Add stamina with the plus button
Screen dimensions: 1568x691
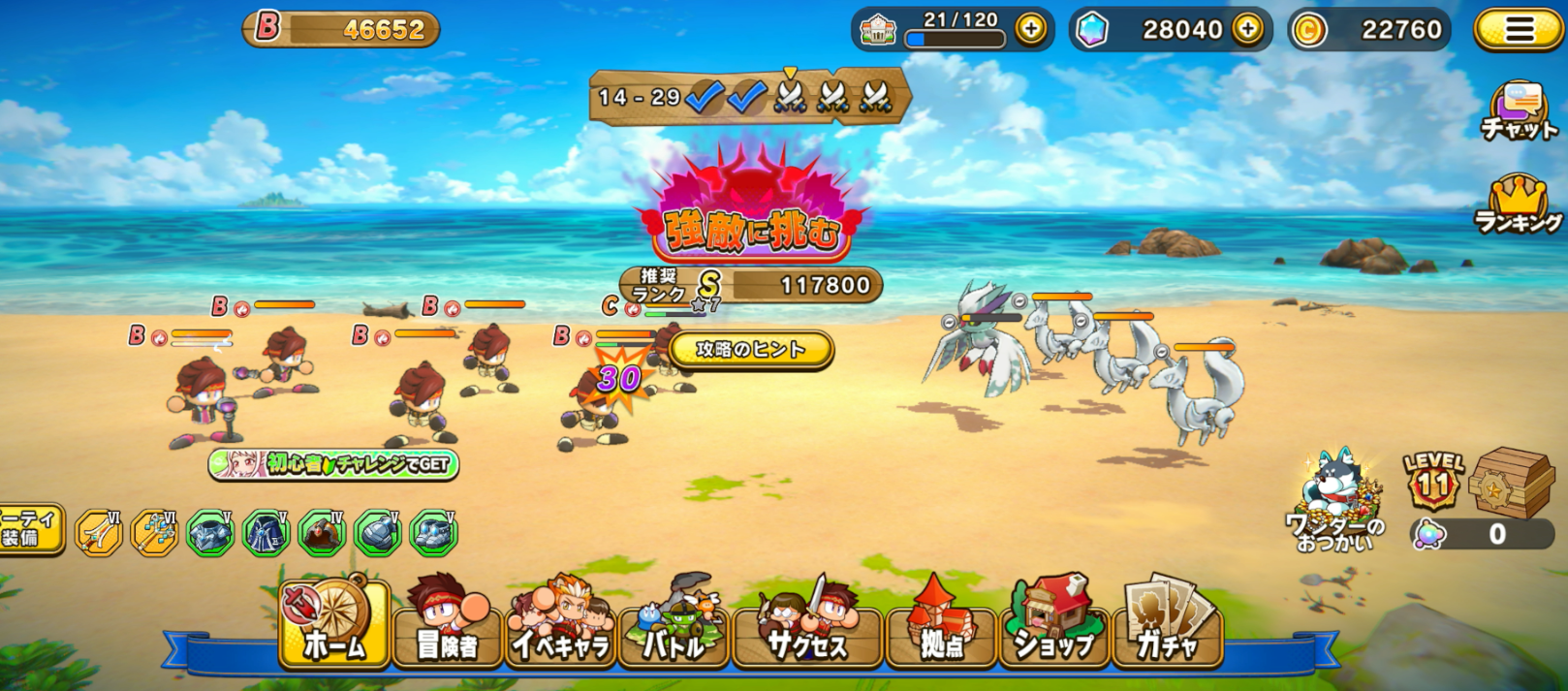pyautogui.click(x=1031, y=30)
